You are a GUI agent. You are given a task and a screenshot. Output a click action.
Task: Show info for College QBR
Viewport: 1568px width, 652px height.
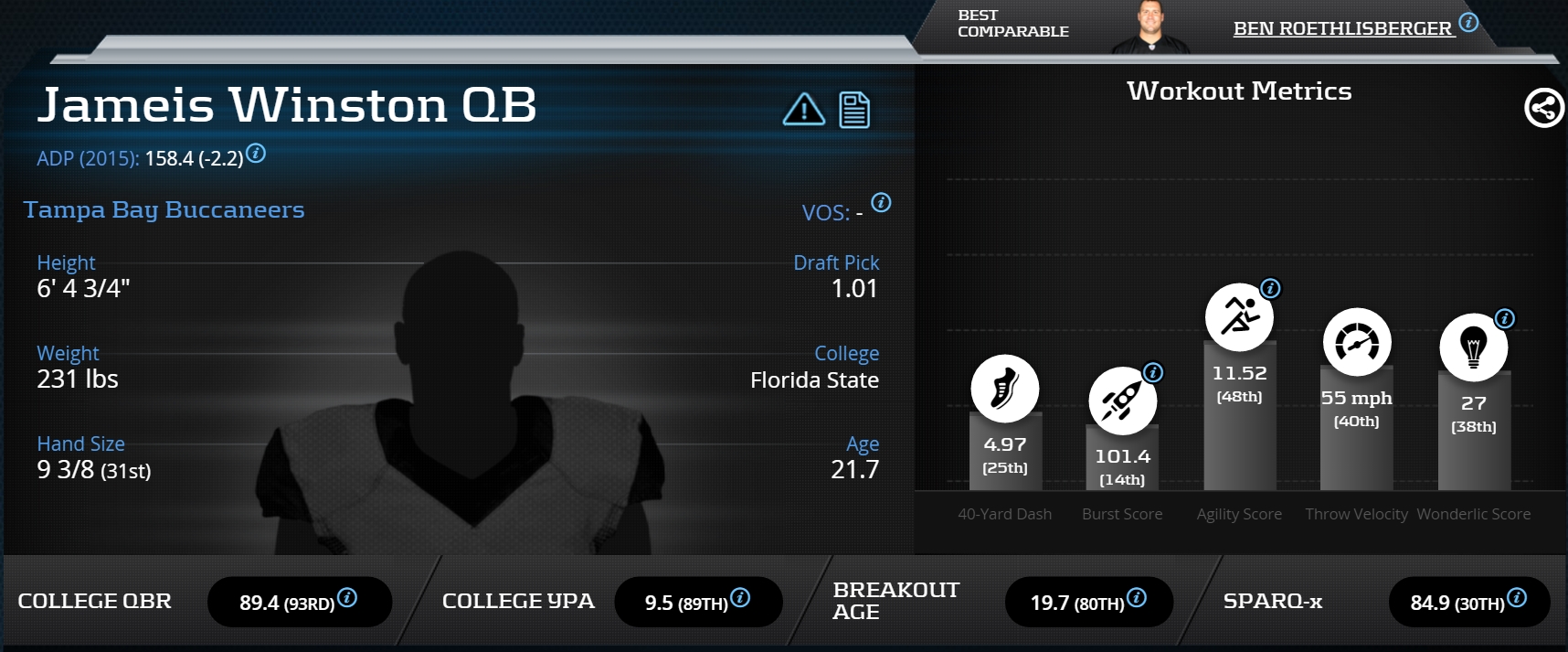click(347, 598)
